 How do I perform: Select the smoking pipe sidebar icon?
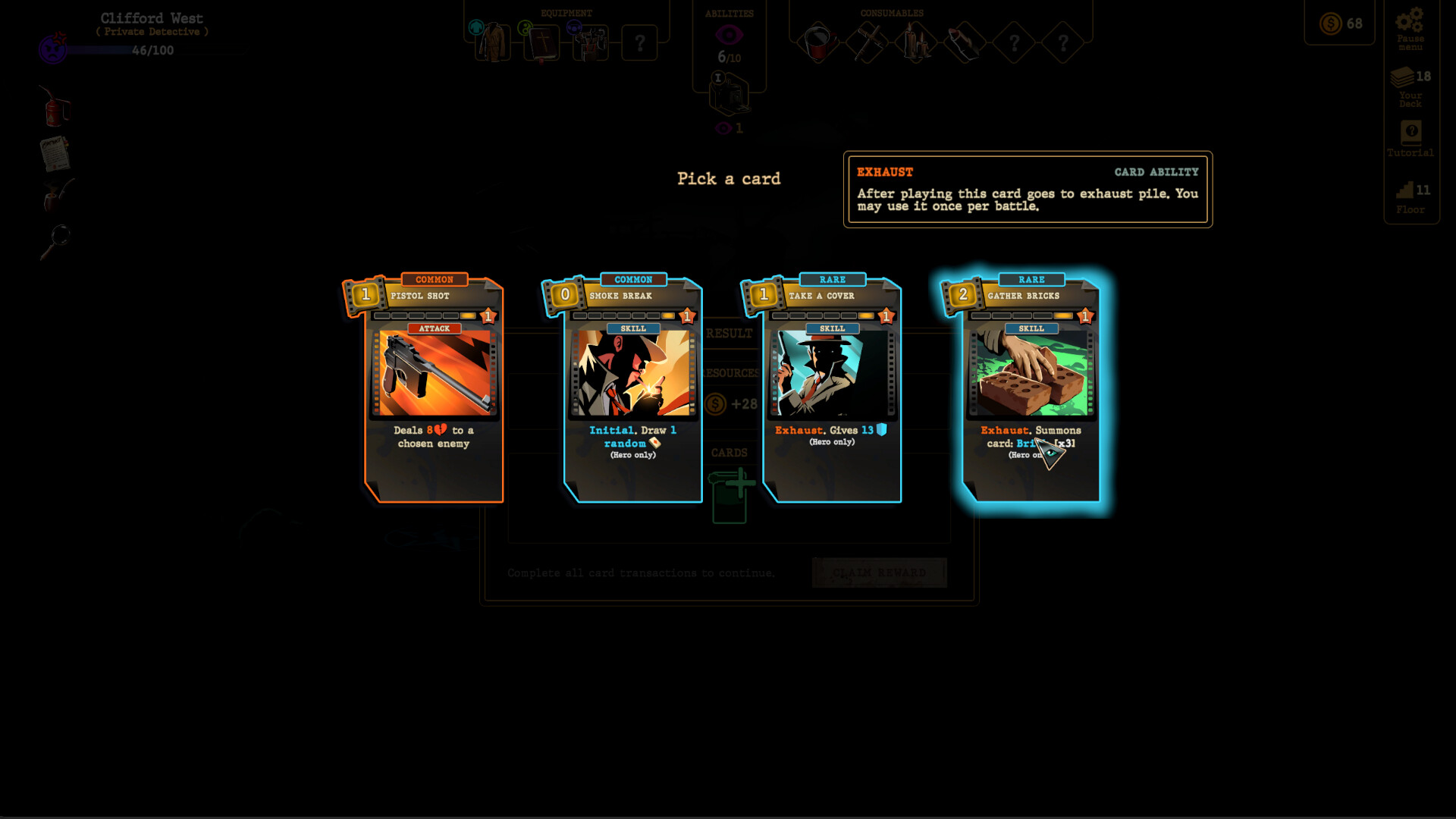coord(53,199)
